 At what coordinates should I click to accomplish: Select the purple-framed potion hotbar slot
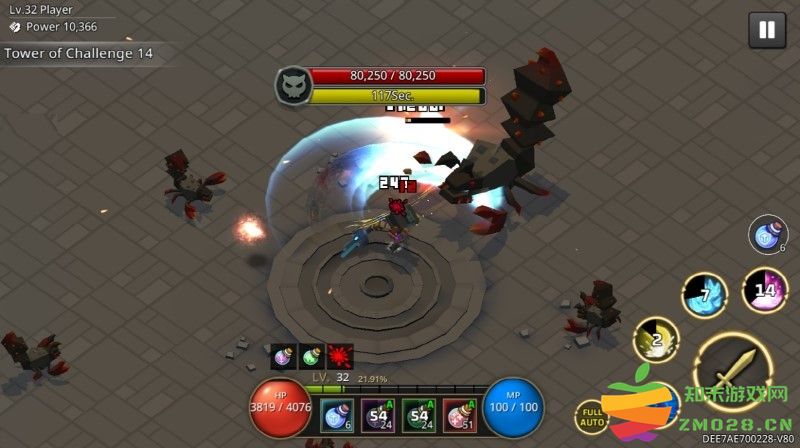point(378,416)
